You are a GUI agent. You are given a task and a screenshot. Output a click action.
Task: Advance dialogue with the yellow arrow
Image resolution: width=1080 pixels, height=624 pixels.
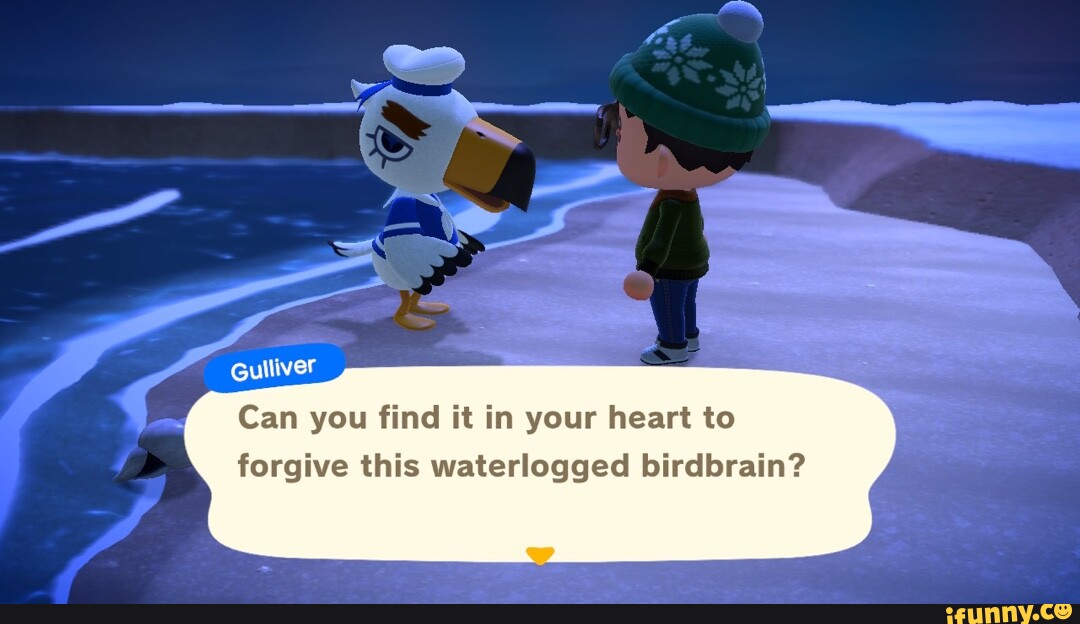tap(540, 555)
